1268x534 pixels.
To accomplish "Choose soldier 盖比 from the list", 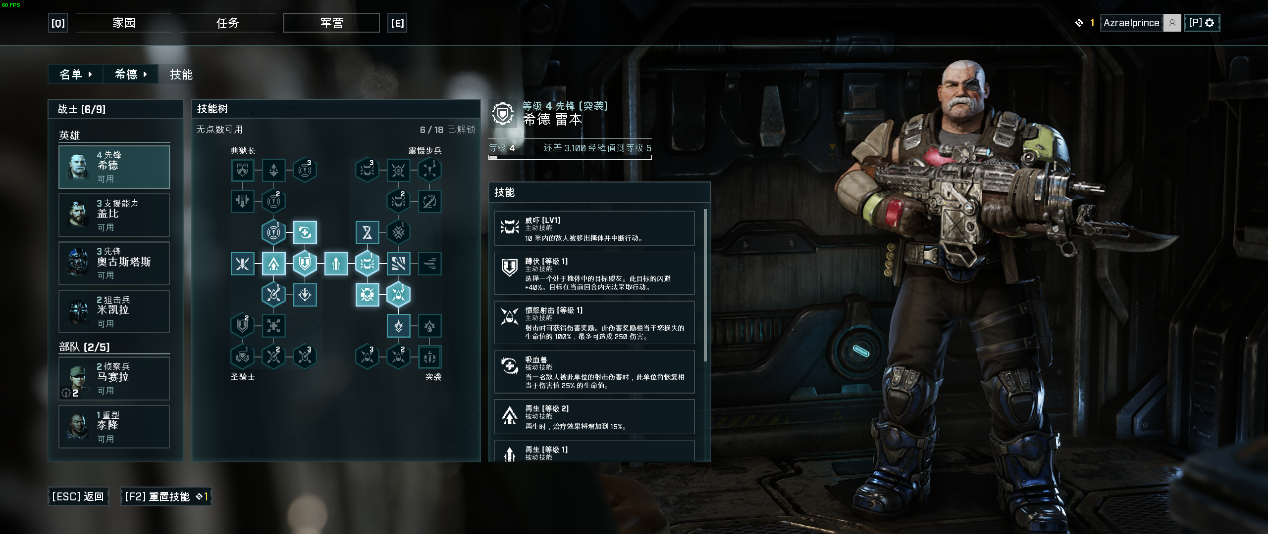I will coord(114,215).
